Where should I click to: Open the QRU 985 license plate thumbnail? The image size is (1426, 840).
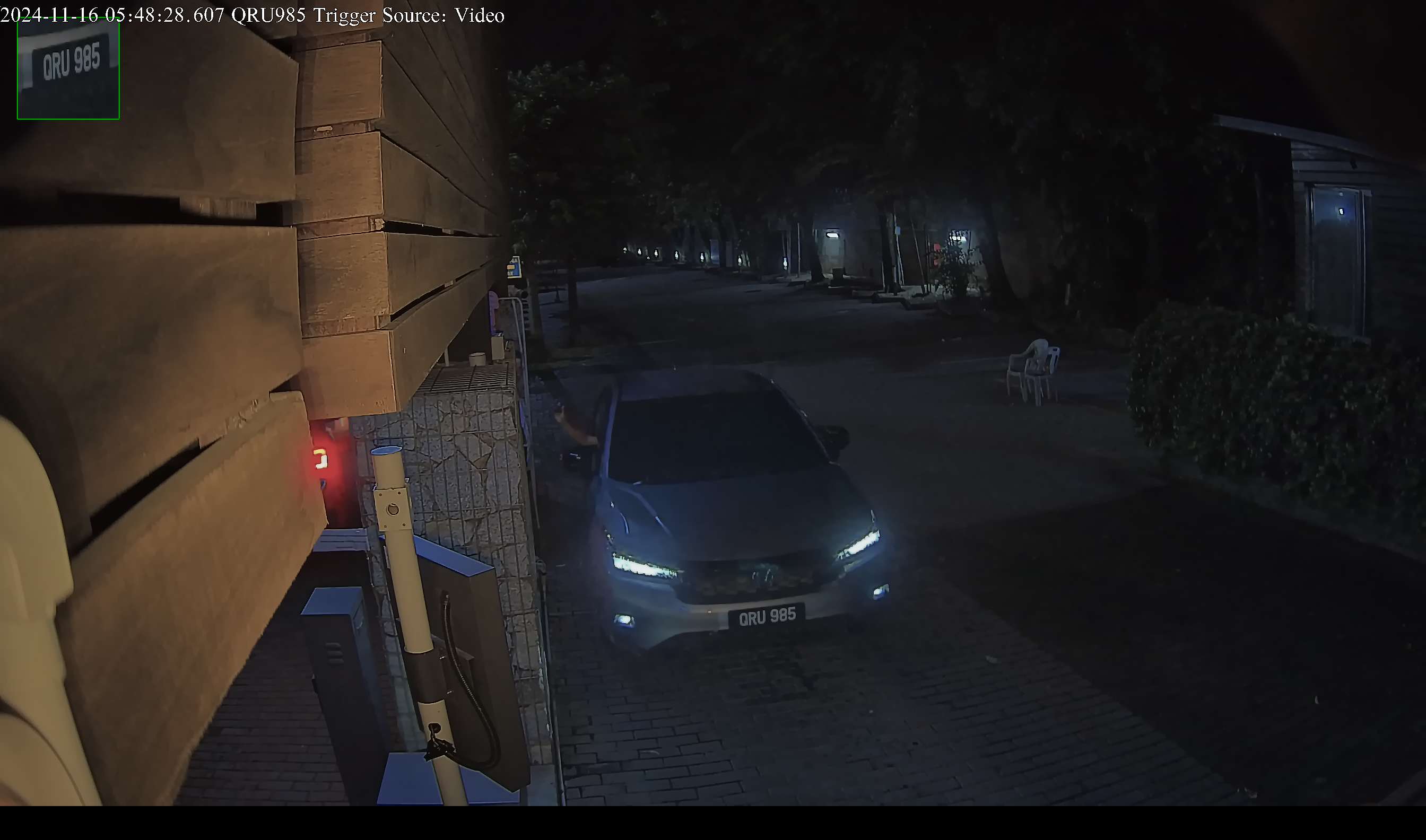tap(68, 68)
